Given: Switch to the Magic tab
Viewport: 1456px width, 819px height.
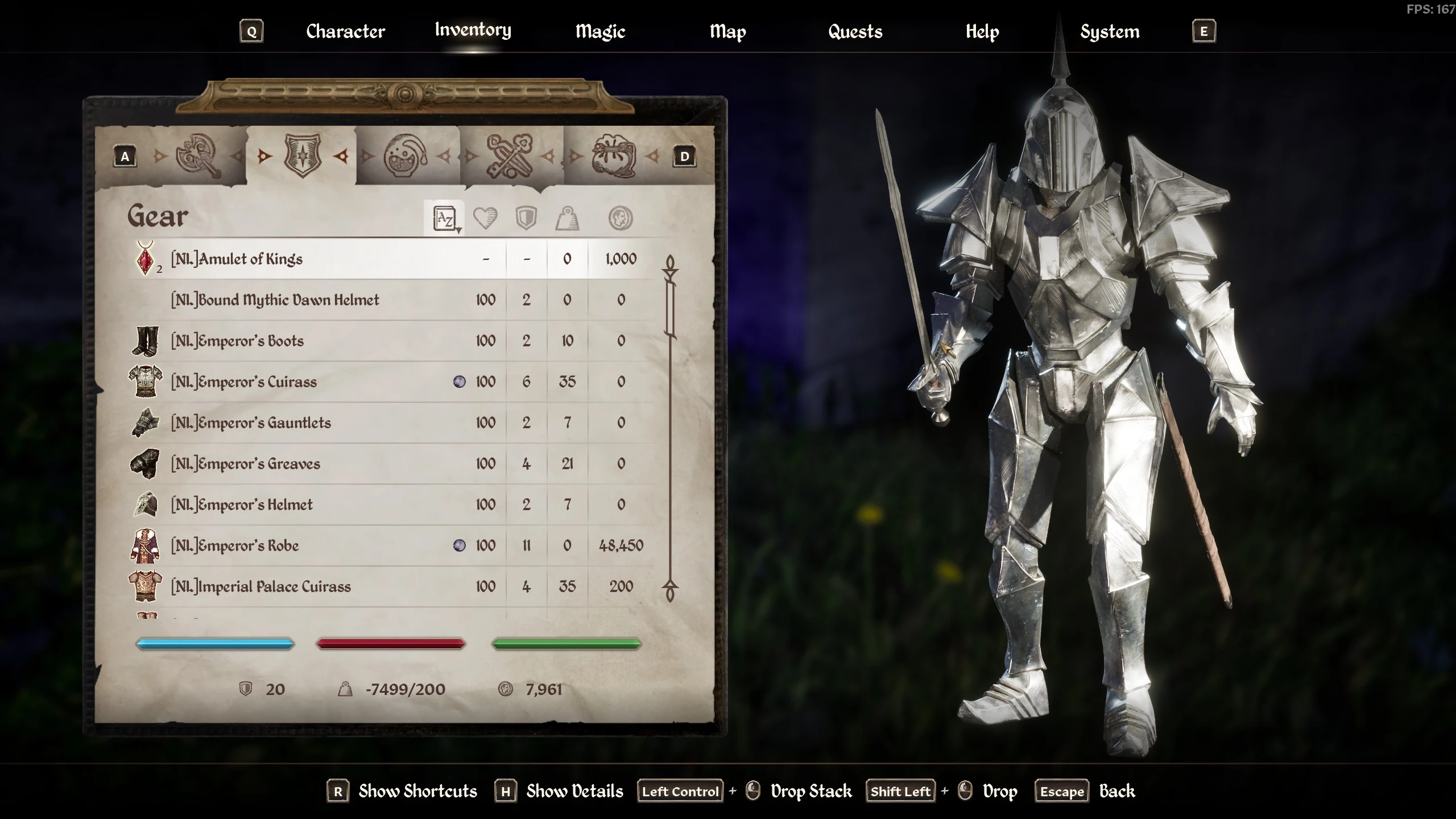Looking at the screenshot, I should (x=600, y=32).
